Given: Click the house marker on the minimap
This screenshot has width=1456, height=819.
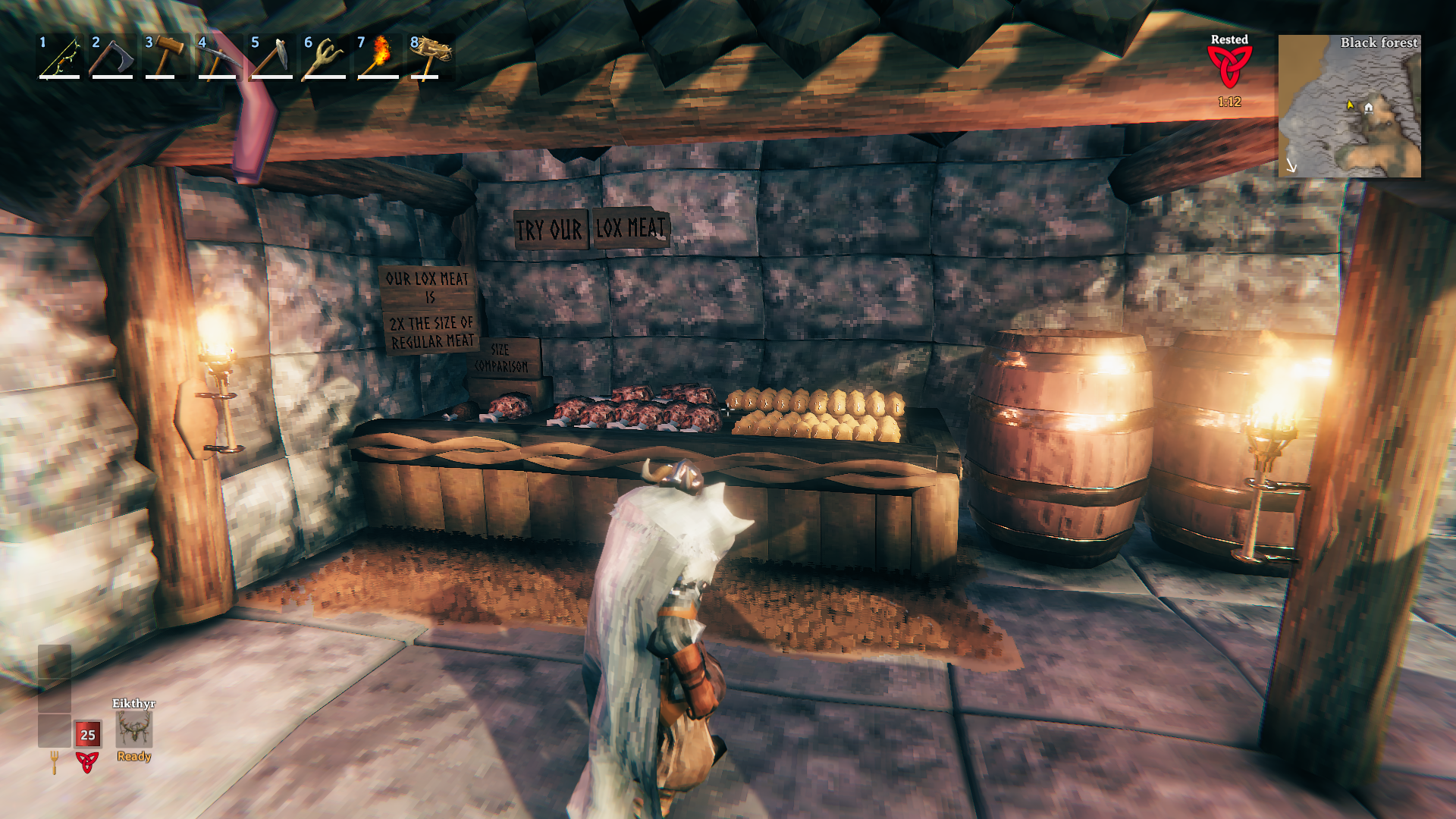Looking at the screenshot, I should [1369, 107].
